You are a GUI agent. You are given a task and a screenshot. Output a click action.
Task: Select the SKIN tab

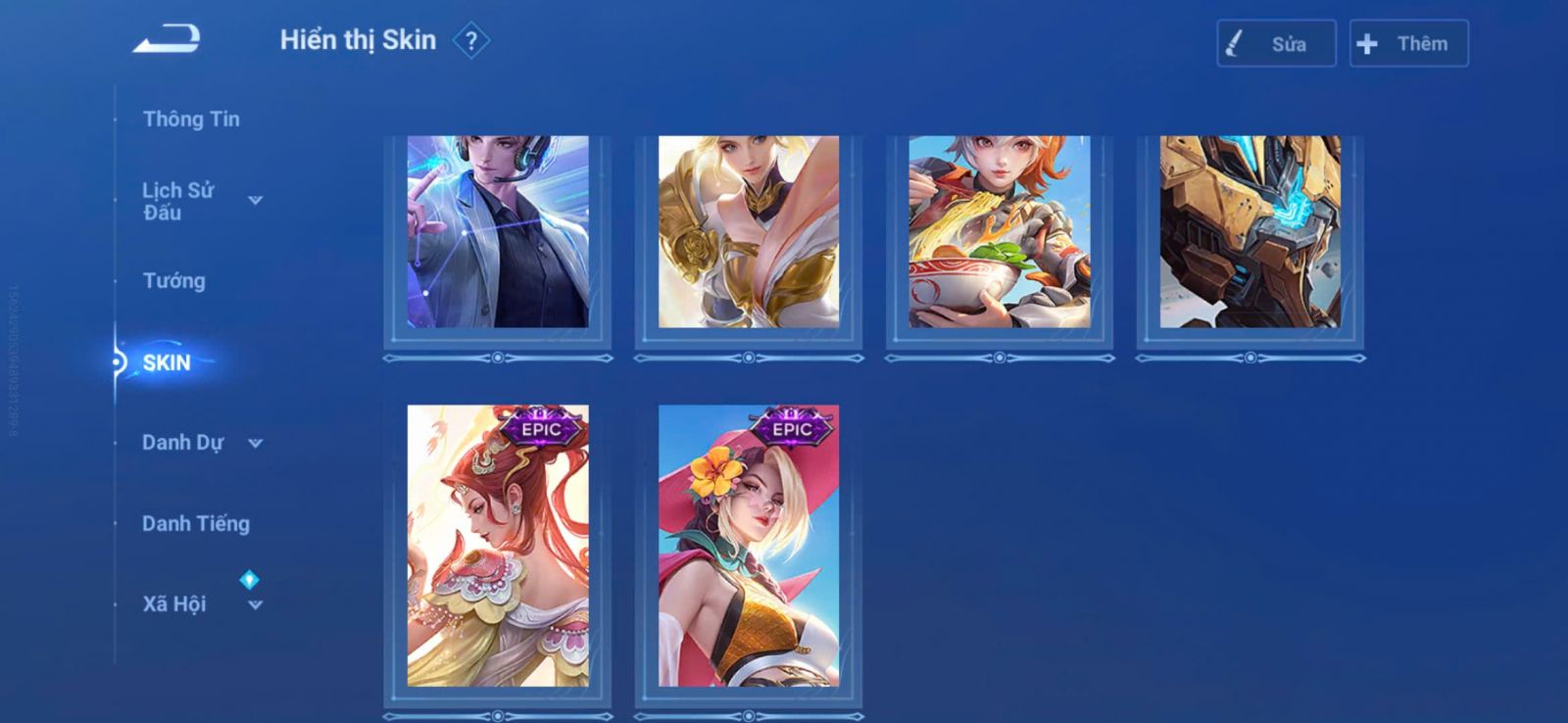pos(167,362)
